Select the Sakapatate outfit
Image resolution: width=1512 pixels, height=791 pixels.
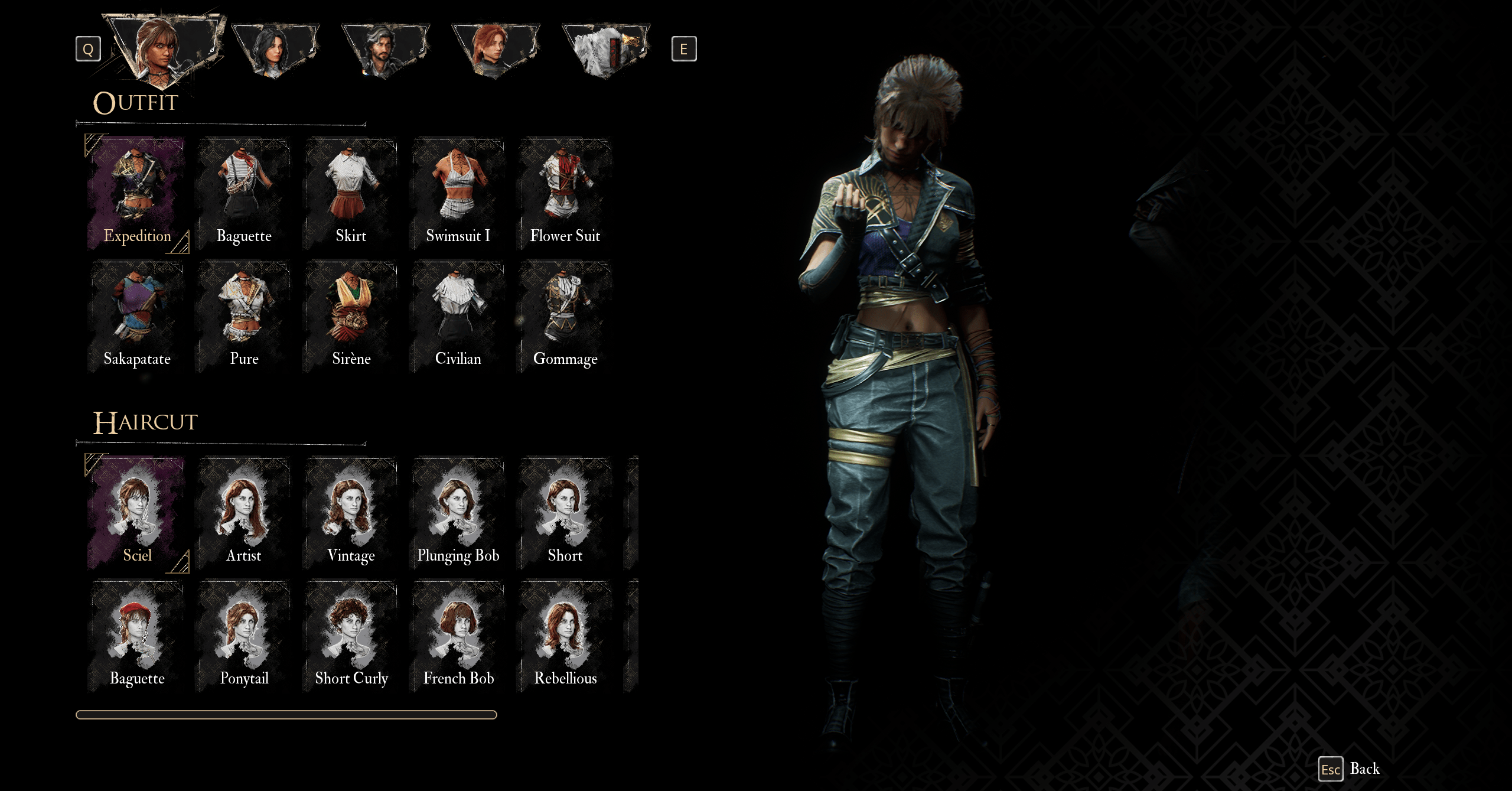pos(137,317)
